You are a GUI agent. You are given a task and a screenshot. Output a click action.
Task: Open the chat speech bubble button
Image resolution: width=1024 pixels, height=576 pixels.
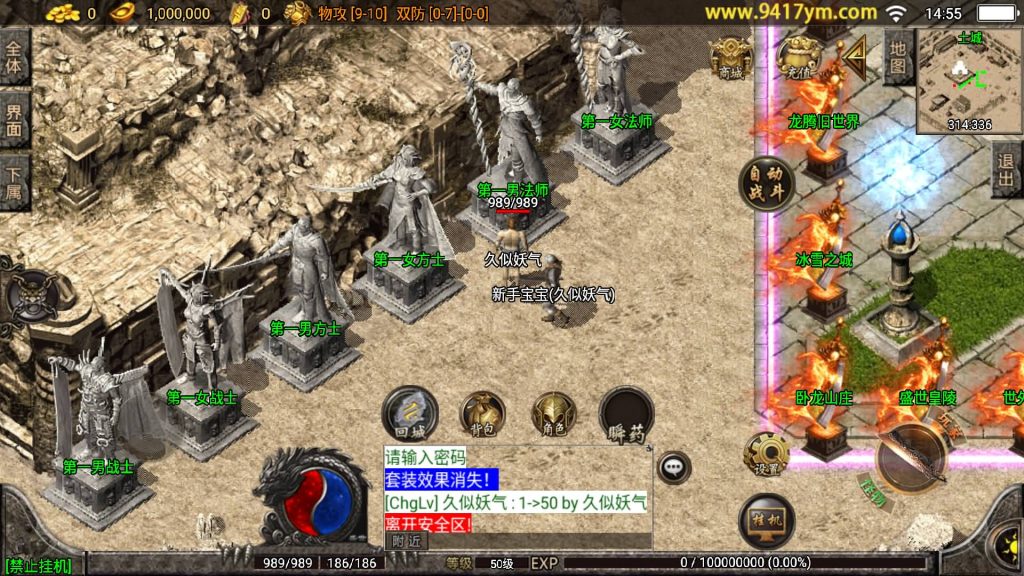tap(674, 467)
